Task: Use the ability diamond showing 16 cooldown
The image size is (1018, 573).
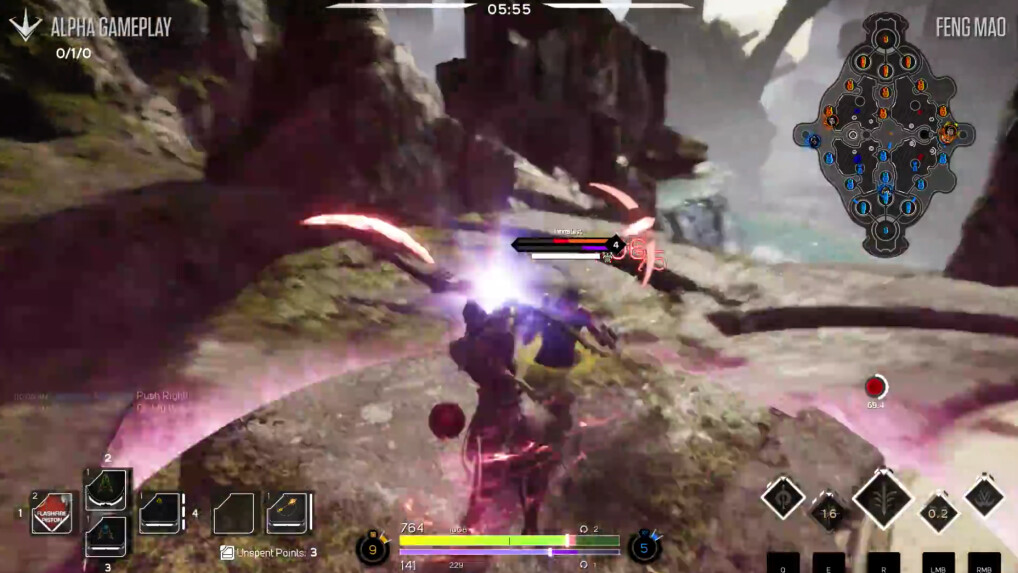Action: (x=828, y=514)
